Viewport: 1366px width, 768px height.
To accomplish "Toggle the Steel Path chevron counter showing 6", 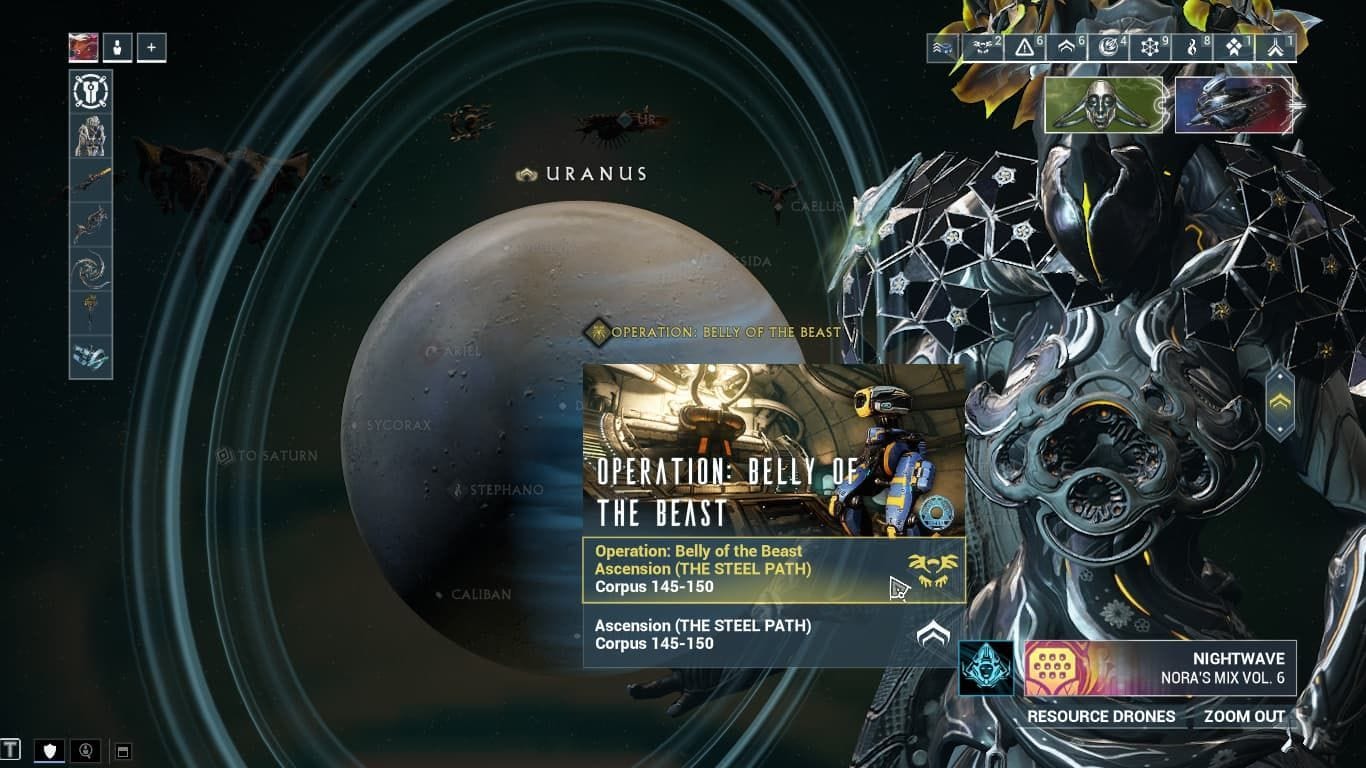I will 1067,46.
